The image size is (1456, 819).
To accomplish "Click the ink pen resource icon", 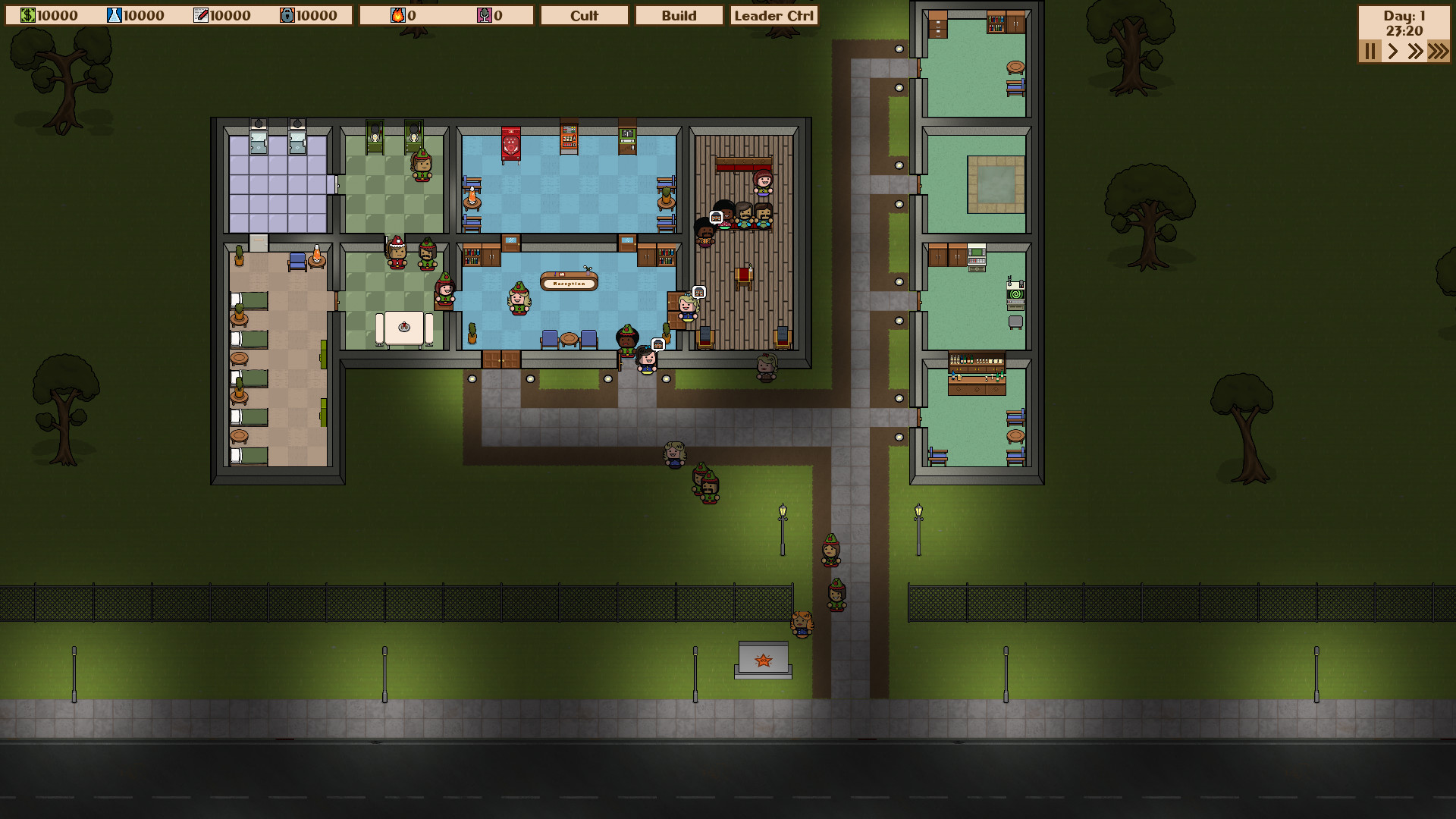I will point(199,14).
